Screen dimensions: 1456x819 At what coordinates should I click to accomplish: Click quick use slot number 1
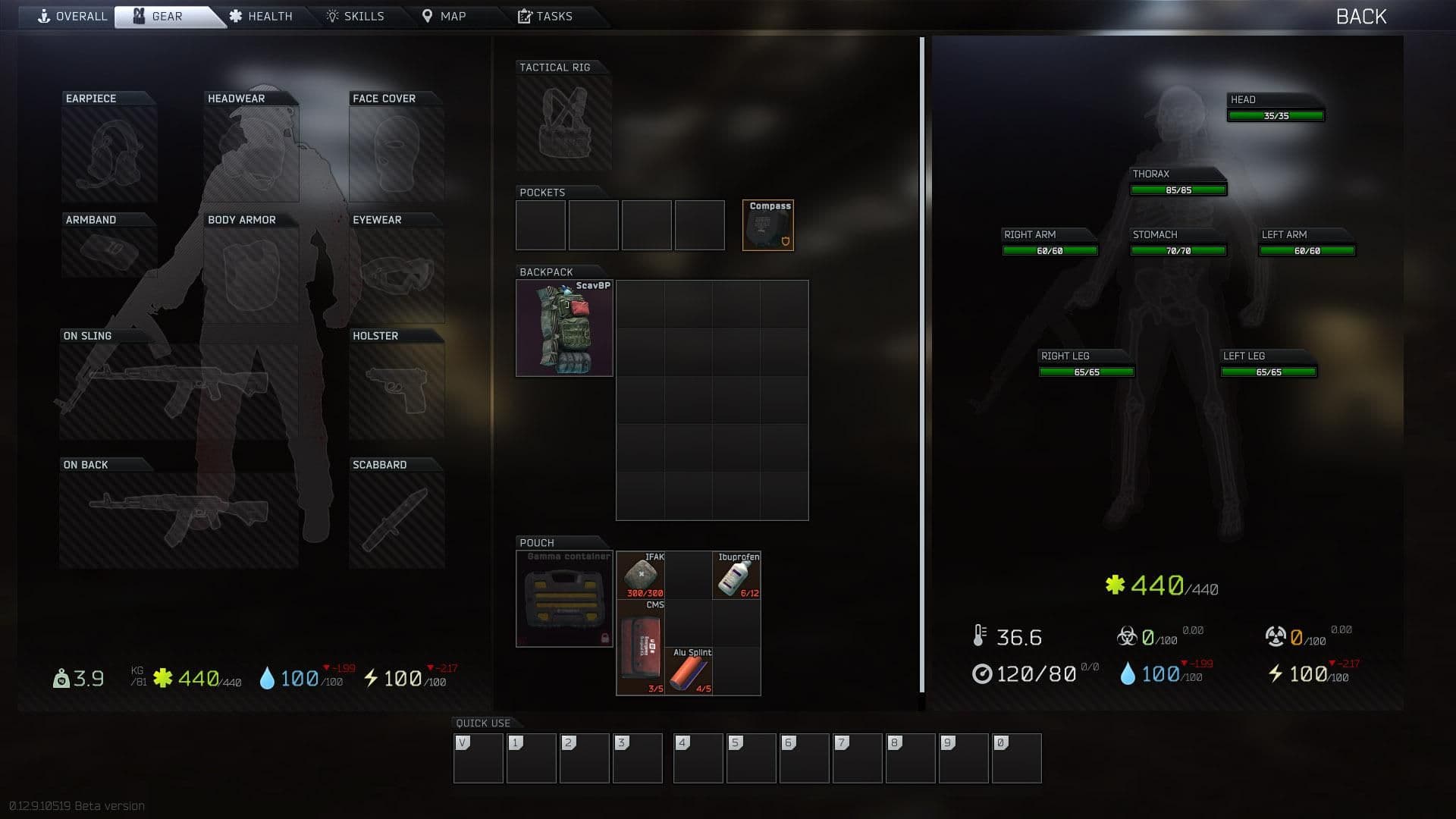(531, 758)
